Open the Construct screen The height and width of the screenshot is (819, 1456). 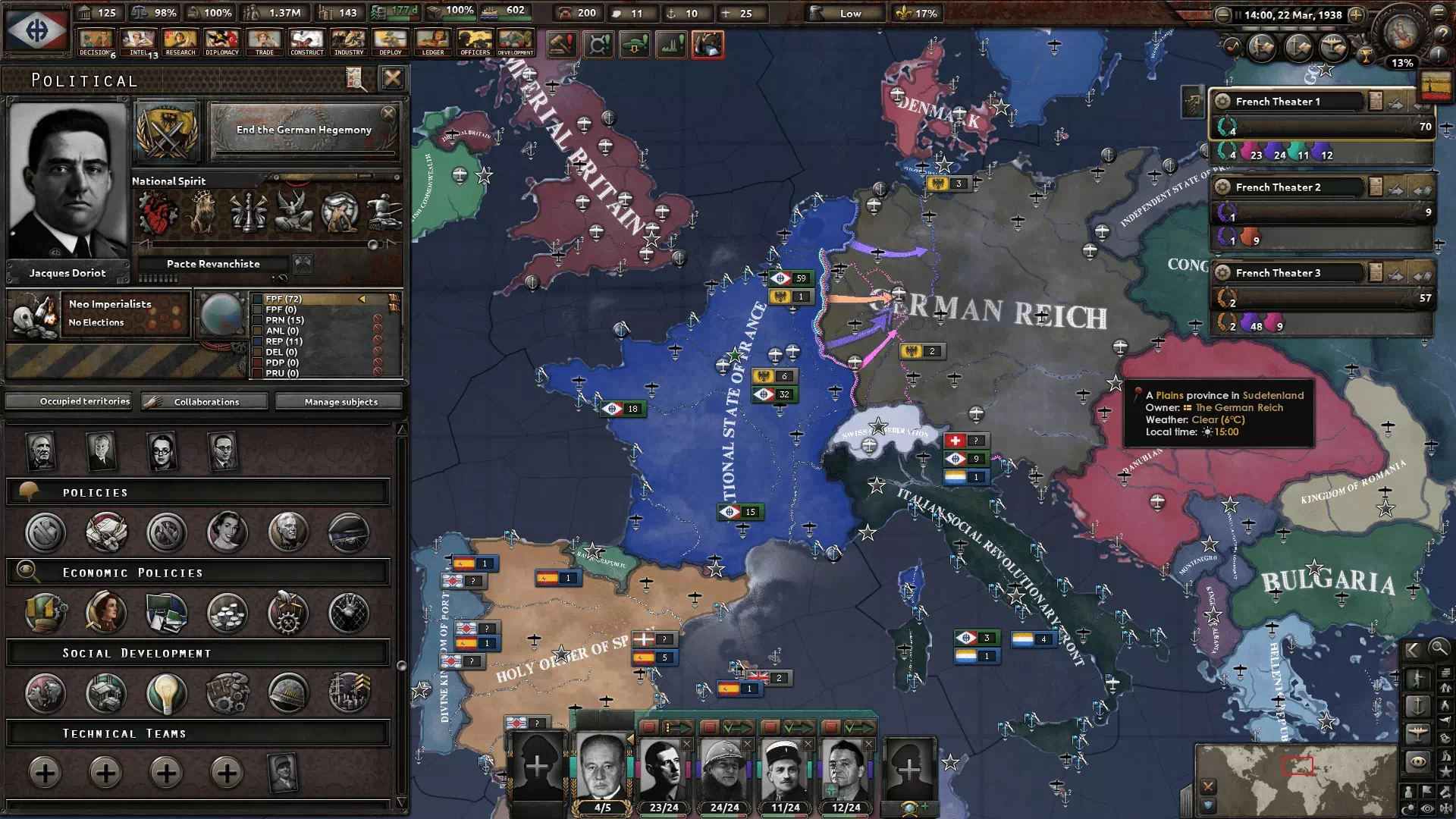click(306, 42)
